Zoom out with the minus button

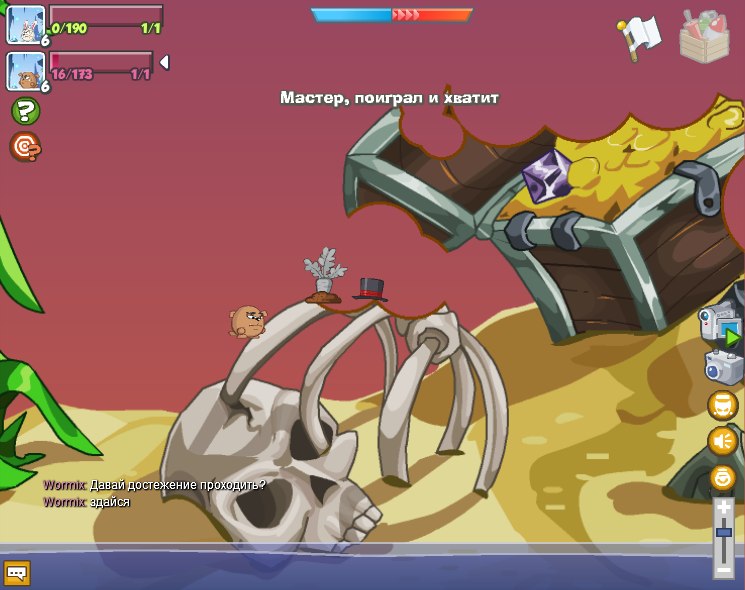[x=724, y=571]
